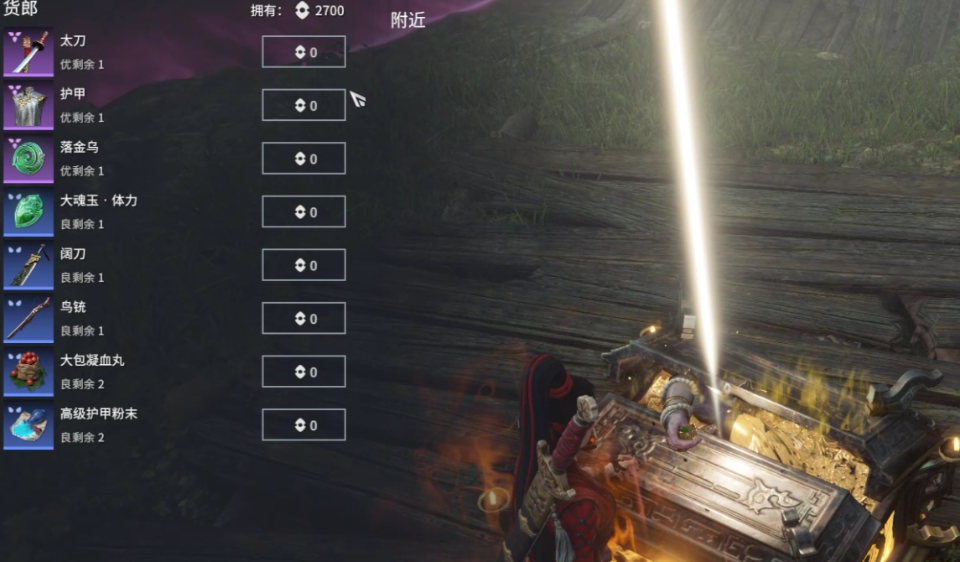Set quantity for 大魂玉·体力

303,212
